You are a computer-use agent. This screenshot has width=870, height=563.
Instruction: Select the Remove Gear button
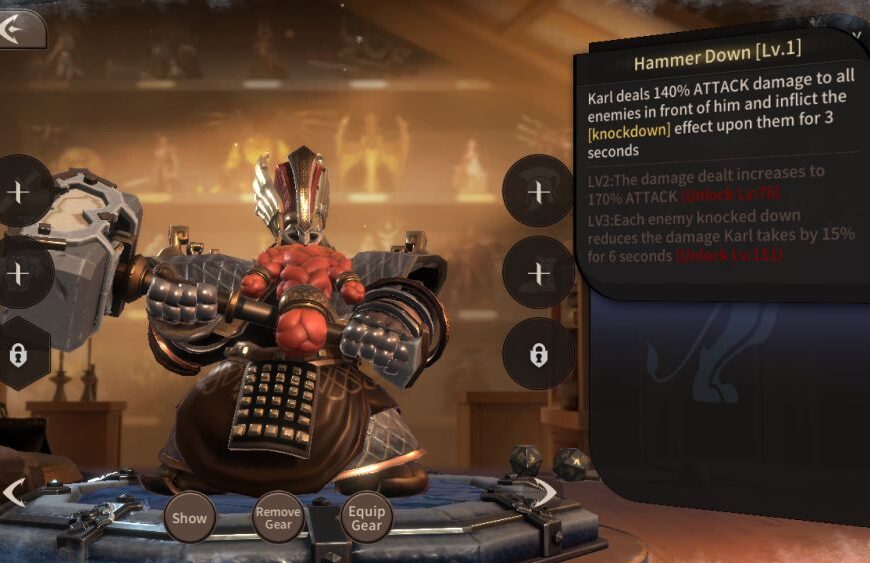coord(277,517)
